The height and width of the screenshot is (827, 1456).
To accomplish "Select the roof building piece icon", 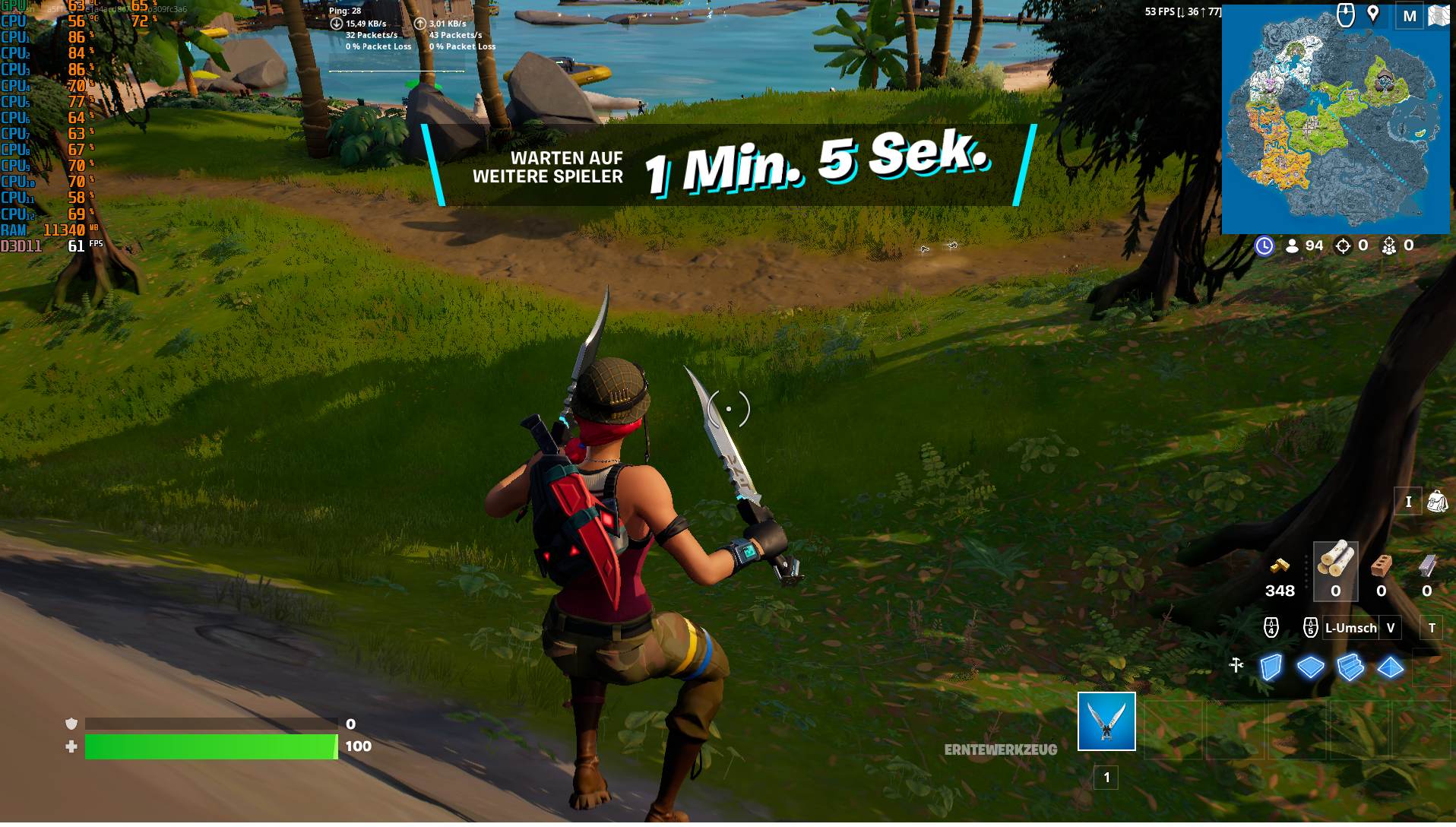I will point(1391,667).
